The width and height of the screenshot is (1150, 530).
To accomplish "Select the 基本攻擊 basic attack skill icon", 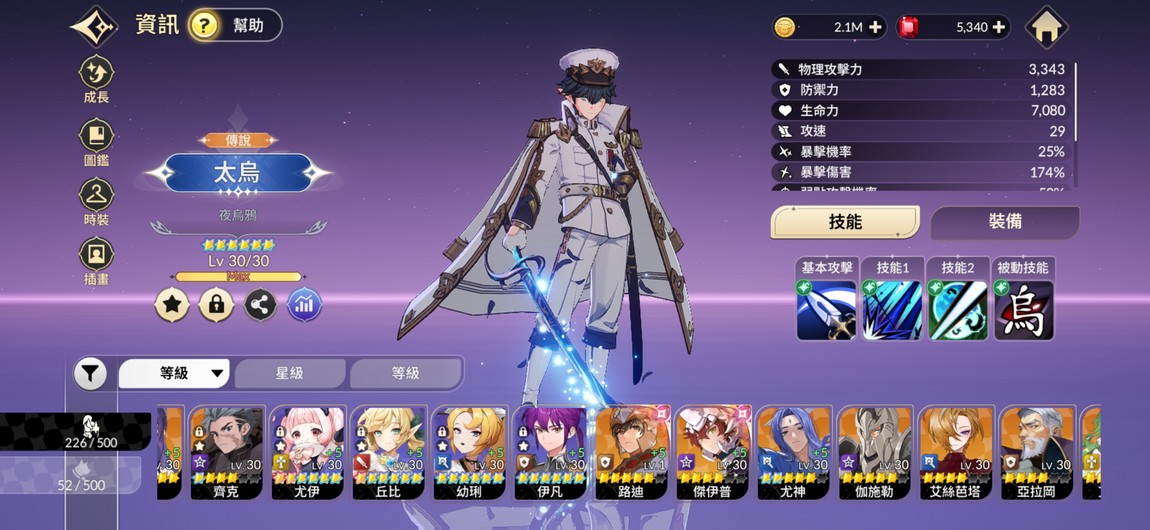I will tap(826, 309).
